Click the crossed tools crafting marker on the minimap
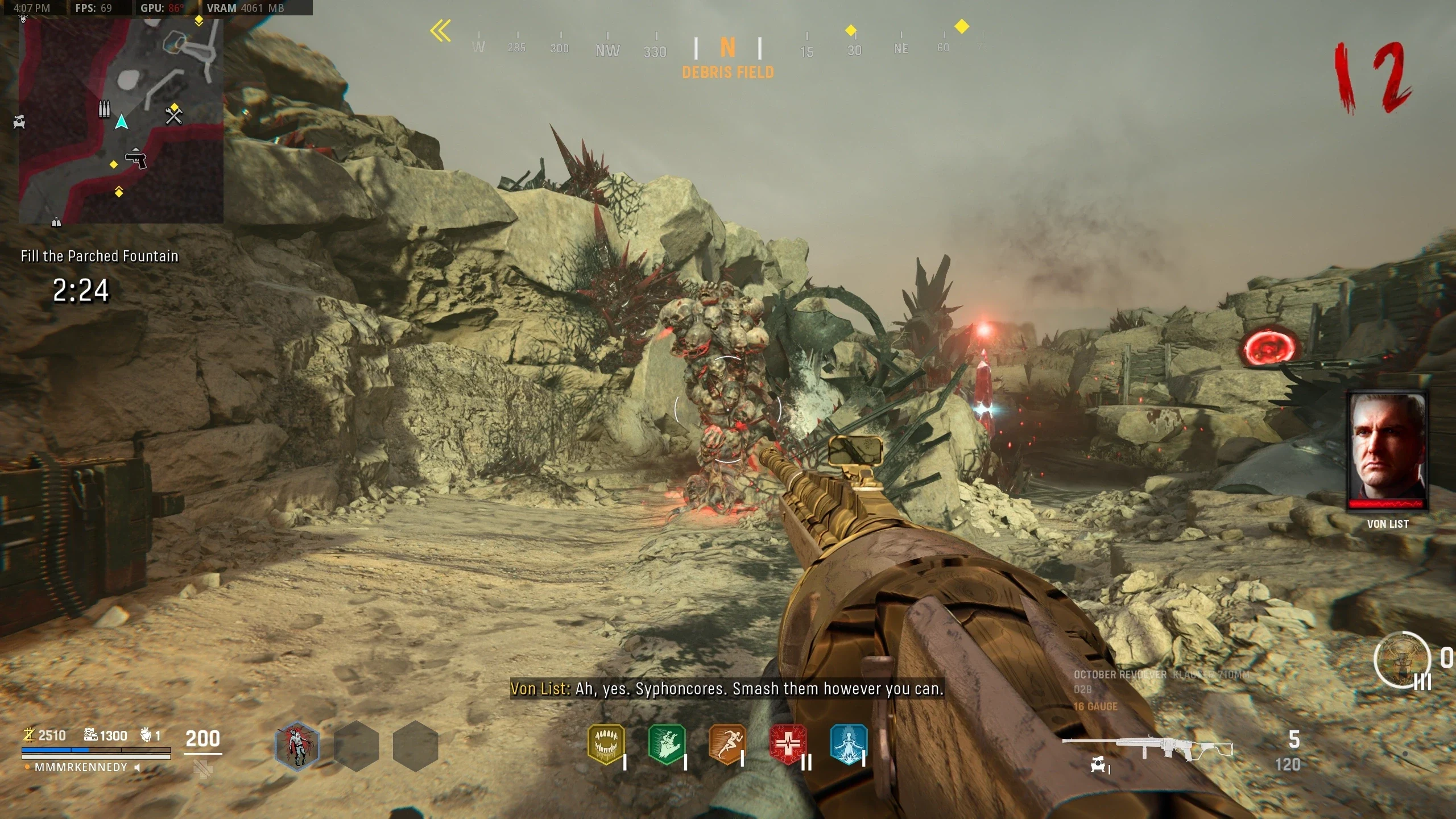Viewport: 1456px width, 819px height. point(173,115)
